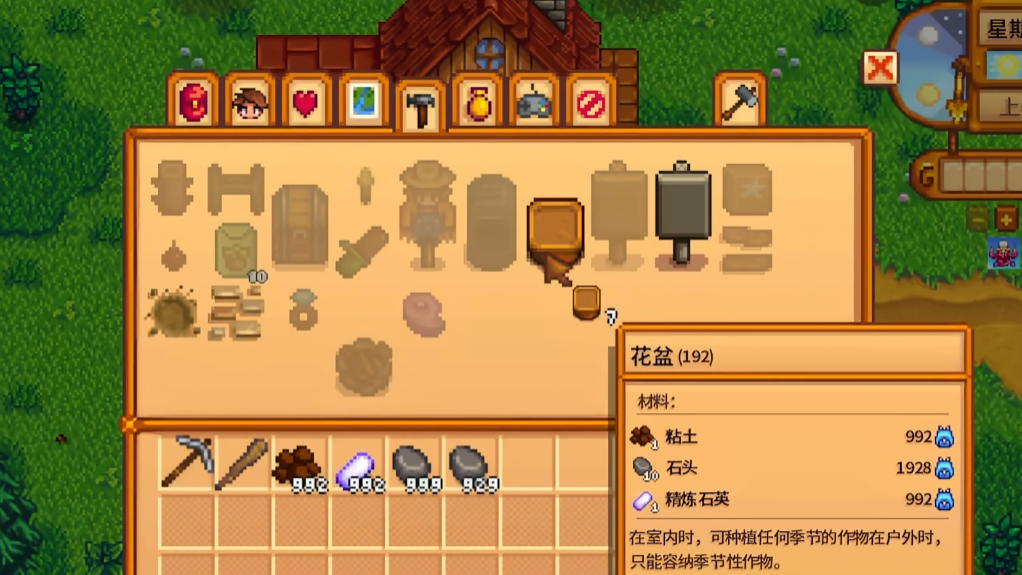This screenshot has height=575, width=1022.
Task: Select the refined quartz stack
Action: (x=354, y=467)
